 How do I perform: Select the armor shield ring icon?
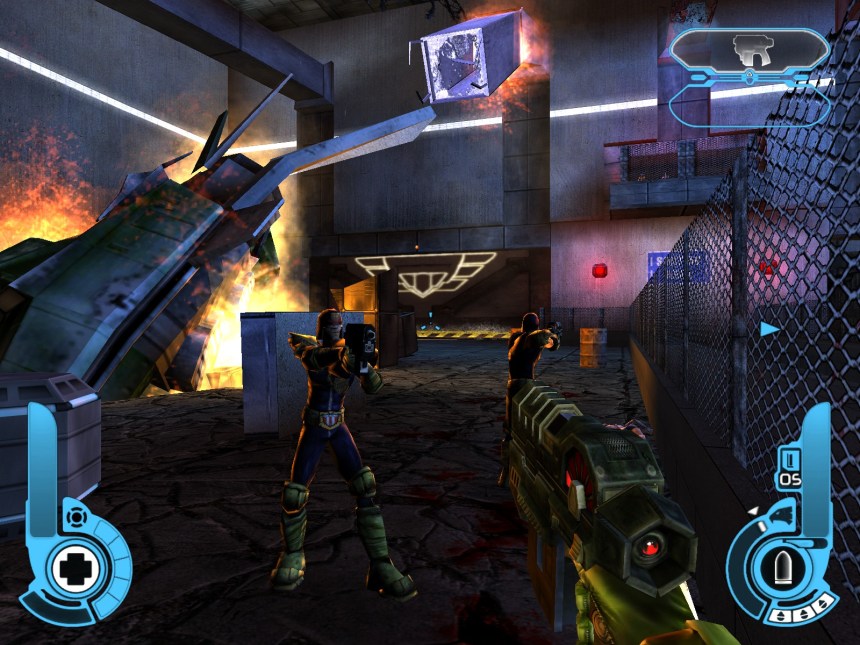point(73,516)
